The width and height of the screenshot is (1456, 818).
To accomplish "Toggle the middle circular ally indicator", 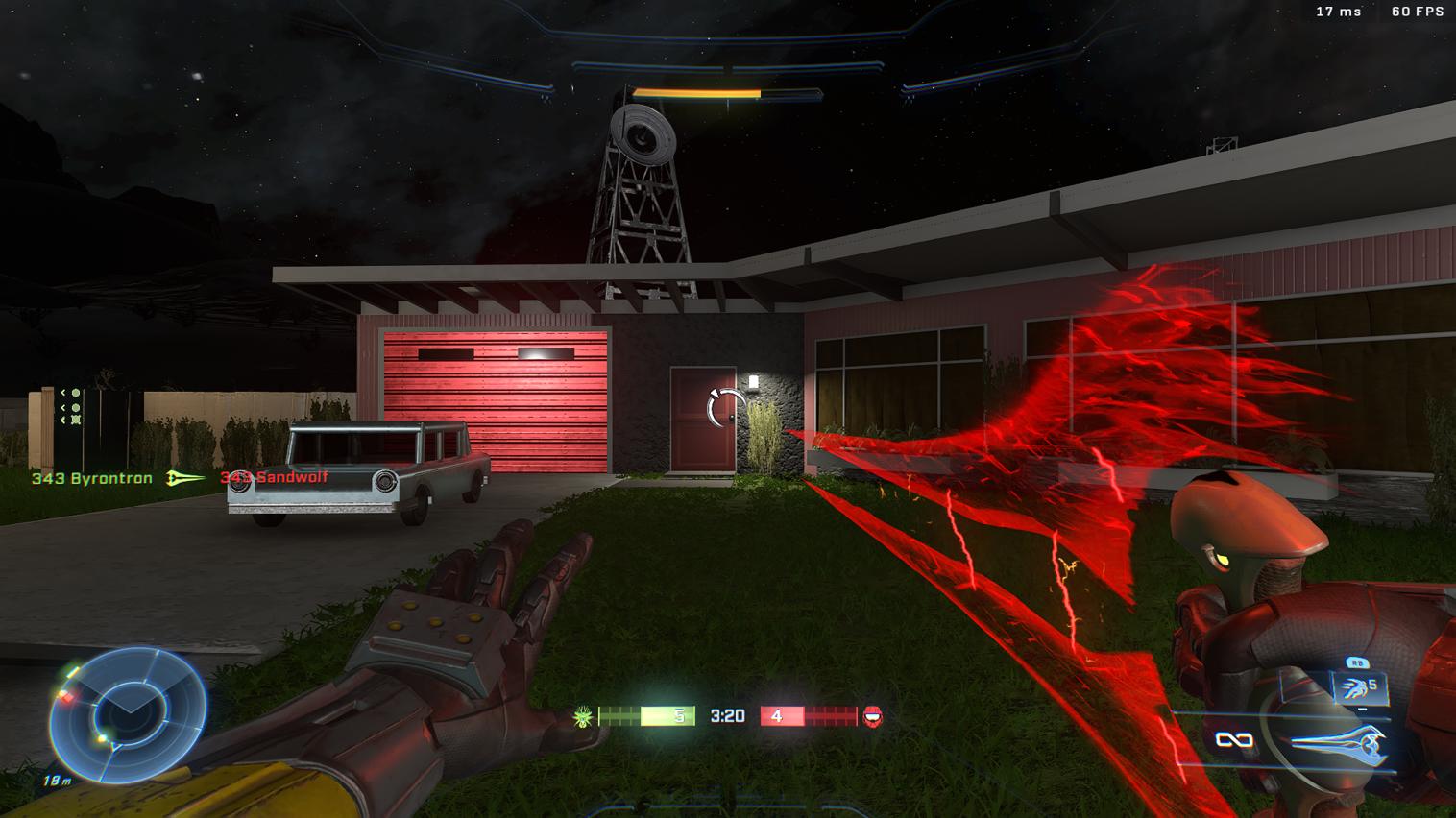I will pyautogui.click(x=75, y=408).
